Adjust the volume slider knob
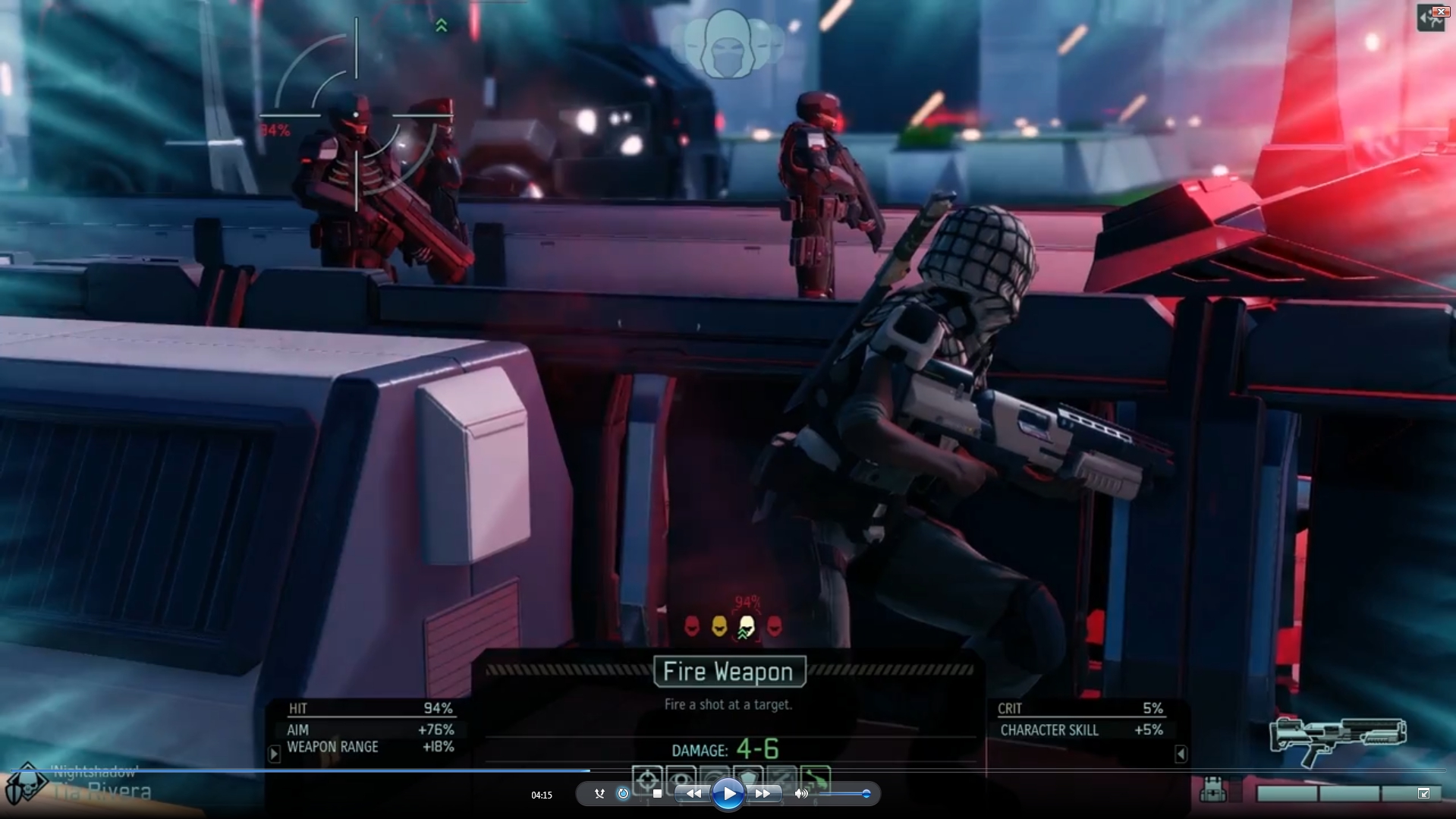 point(866,794)
